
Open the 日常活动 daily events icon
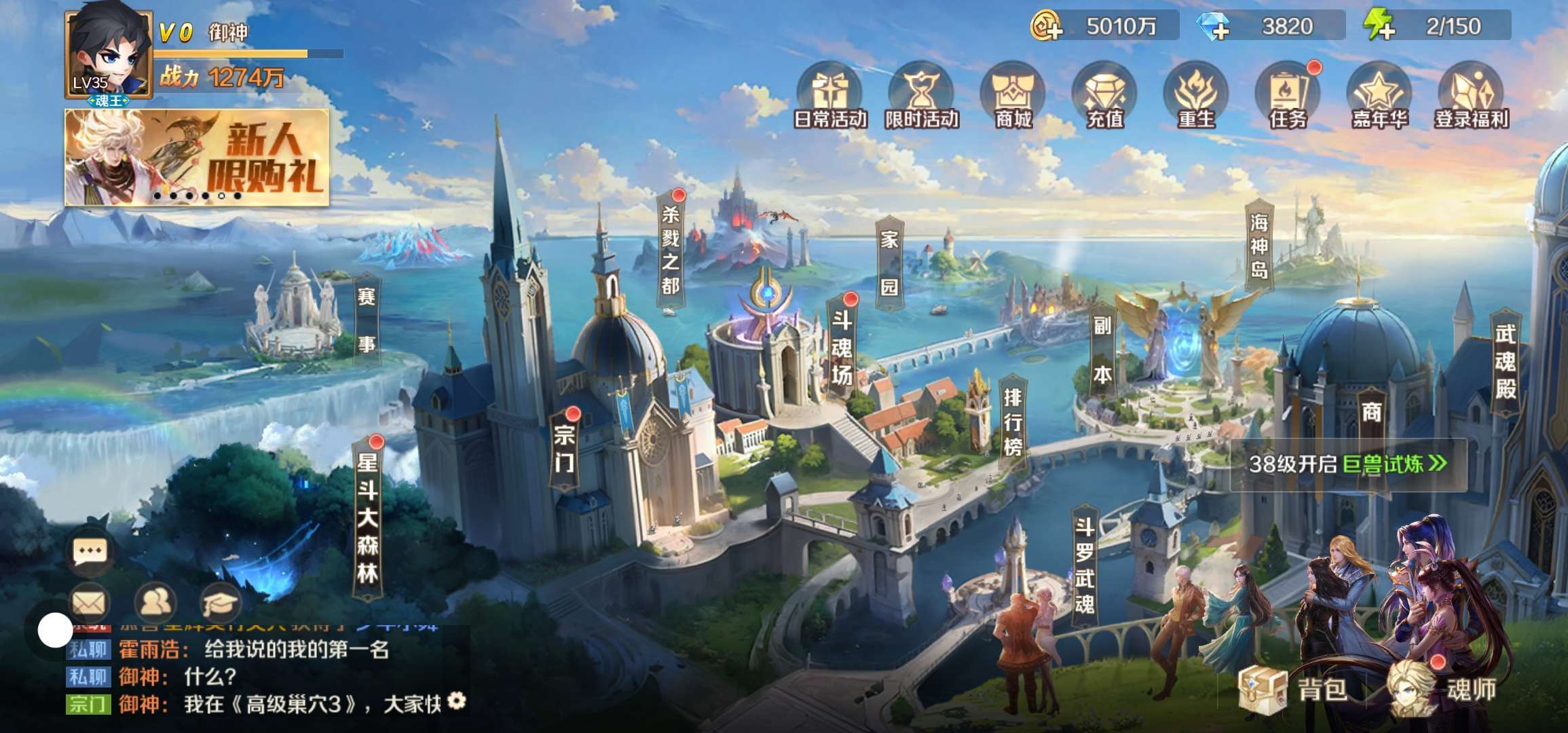[829, 96]
